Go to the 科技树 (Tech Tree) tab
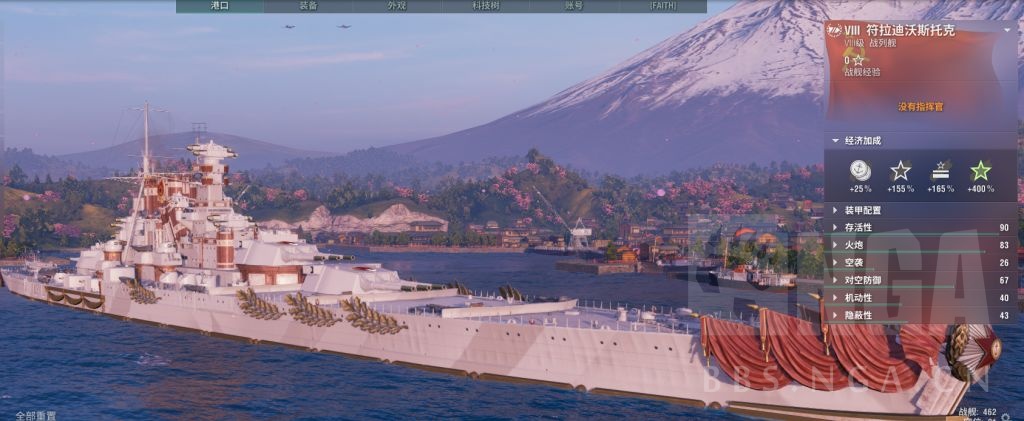 tap(485, 6)
